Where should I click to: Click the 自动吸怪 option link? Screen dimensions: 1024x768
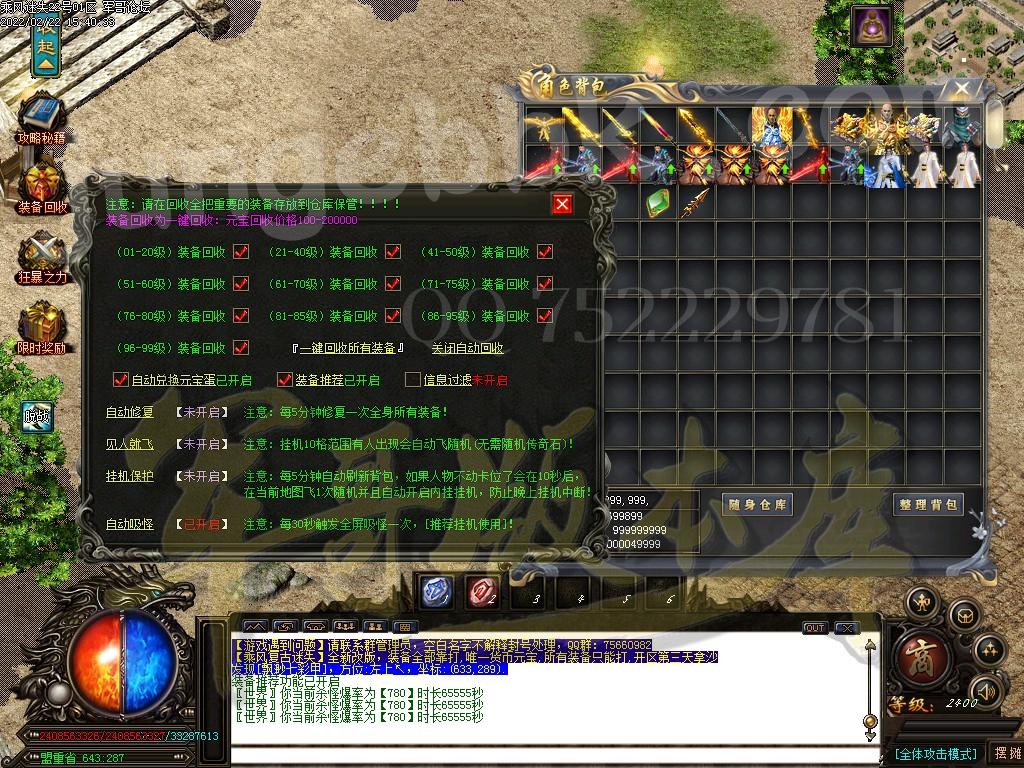point(130,524)
